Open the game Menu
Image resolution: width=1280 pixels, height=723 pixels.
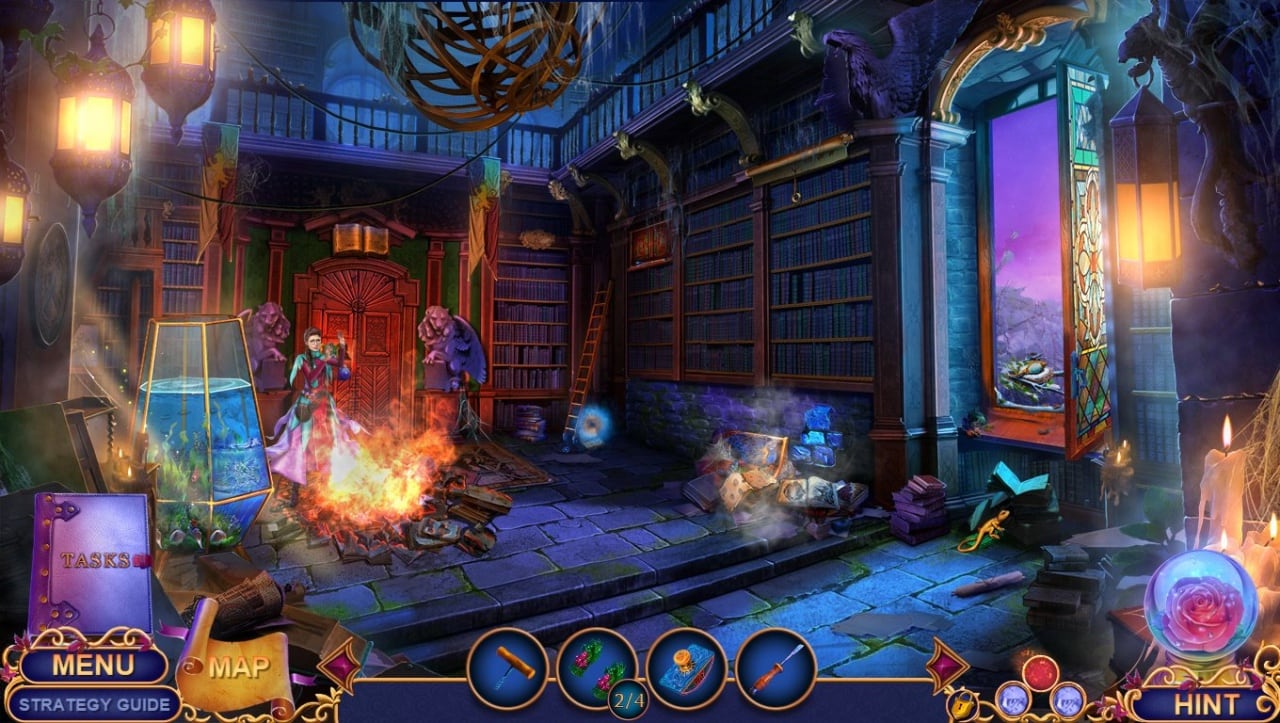pos(92,665)
